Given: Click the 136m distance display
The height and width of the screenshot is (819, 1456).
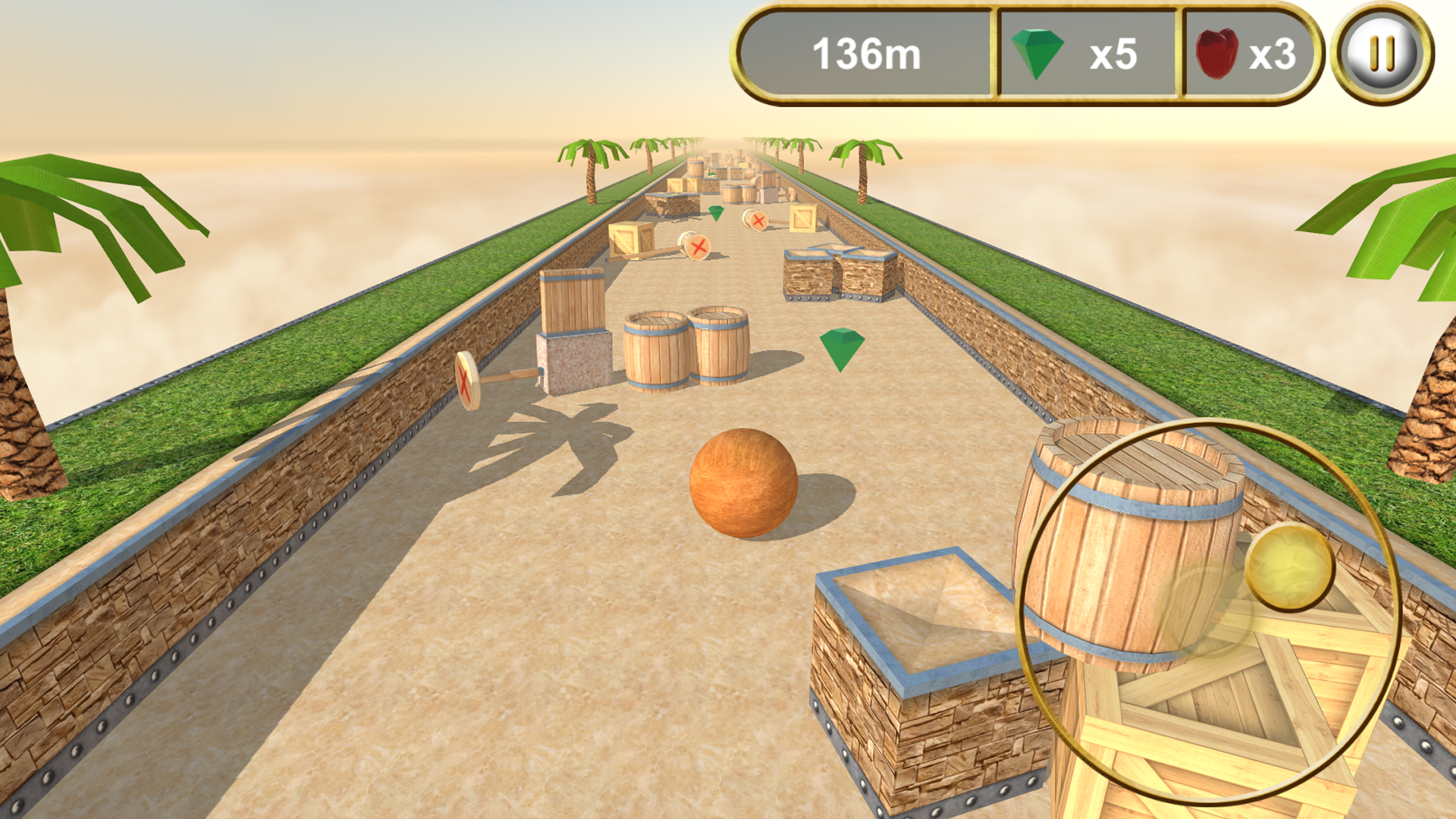Looking at the screenshot, I should [866, 53].
